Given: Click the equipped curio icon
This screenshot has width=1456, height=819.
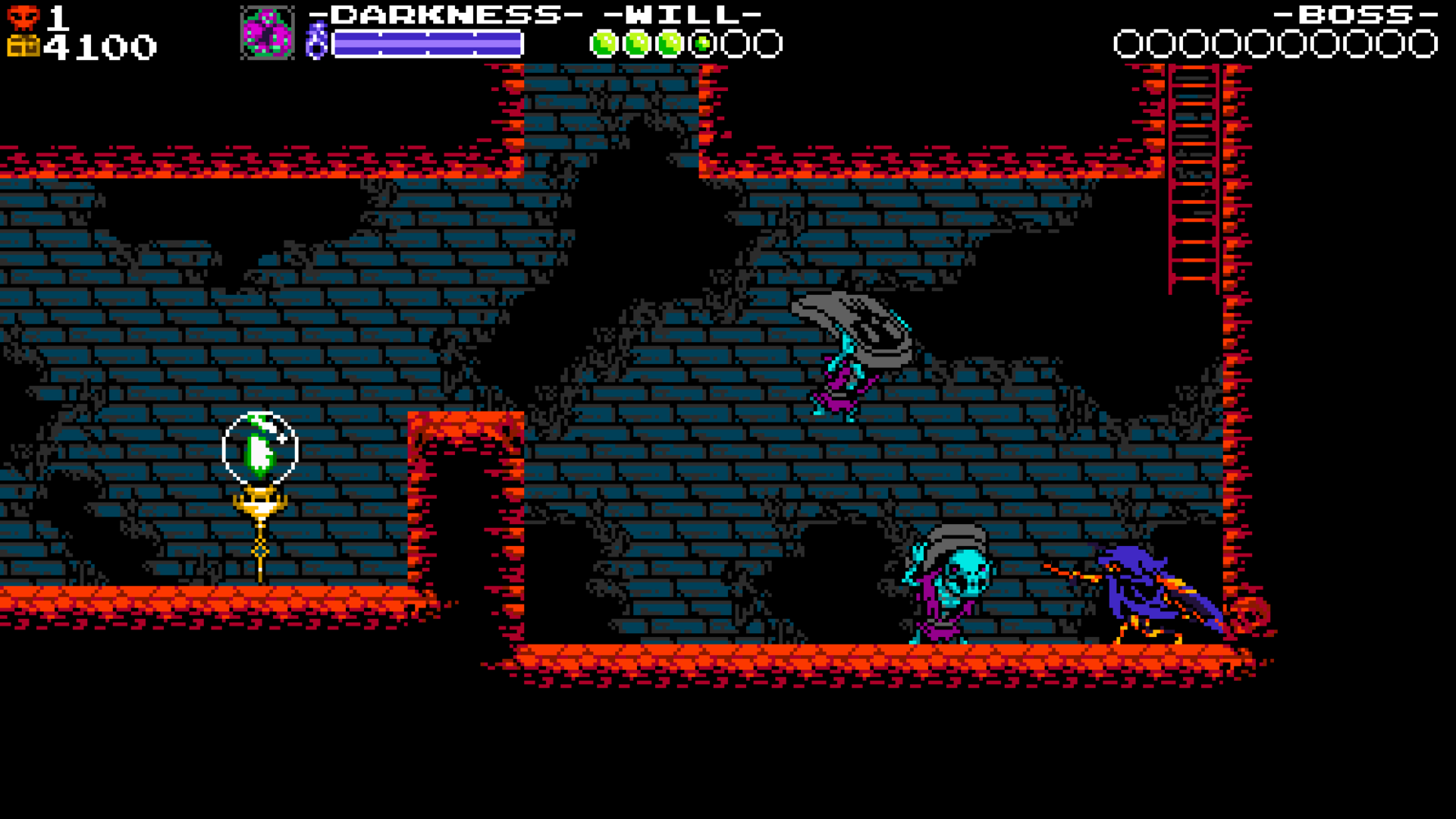Looking at the screenshot, I should pyautogui.click(x=267, y=33).
